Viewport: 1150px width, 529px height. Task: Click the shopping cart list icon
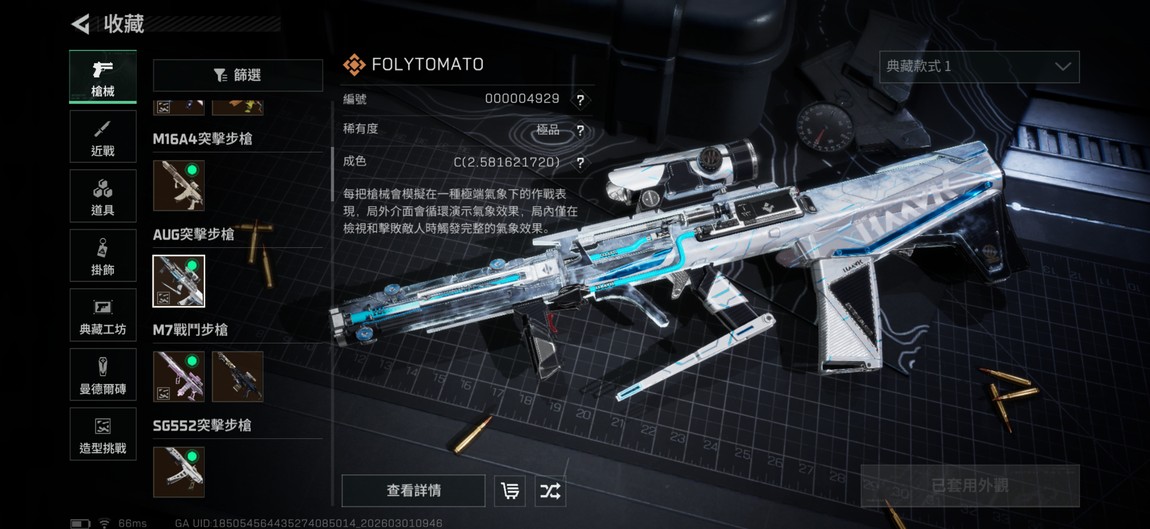pyautogui.click(x=510, y=491)
